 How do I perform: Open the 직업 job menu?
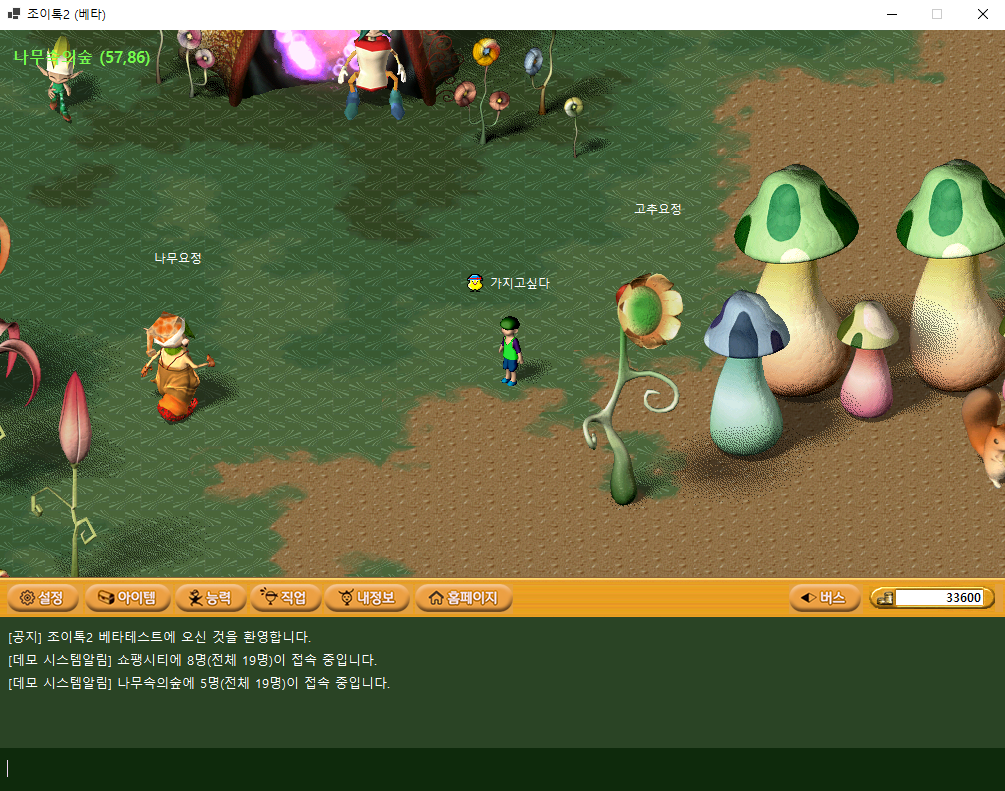tap(285, 598)
